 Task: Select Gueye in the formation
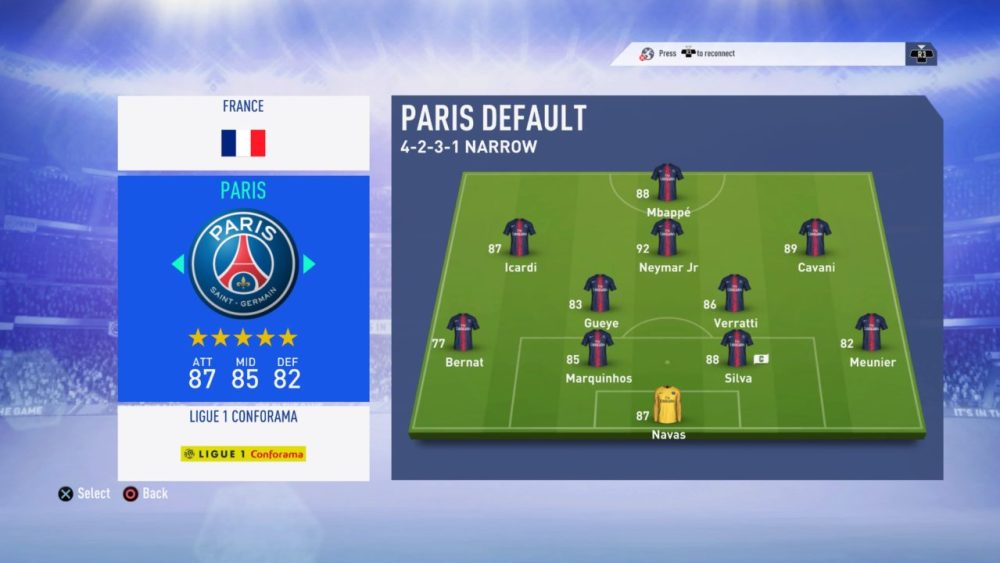point(600,293)
